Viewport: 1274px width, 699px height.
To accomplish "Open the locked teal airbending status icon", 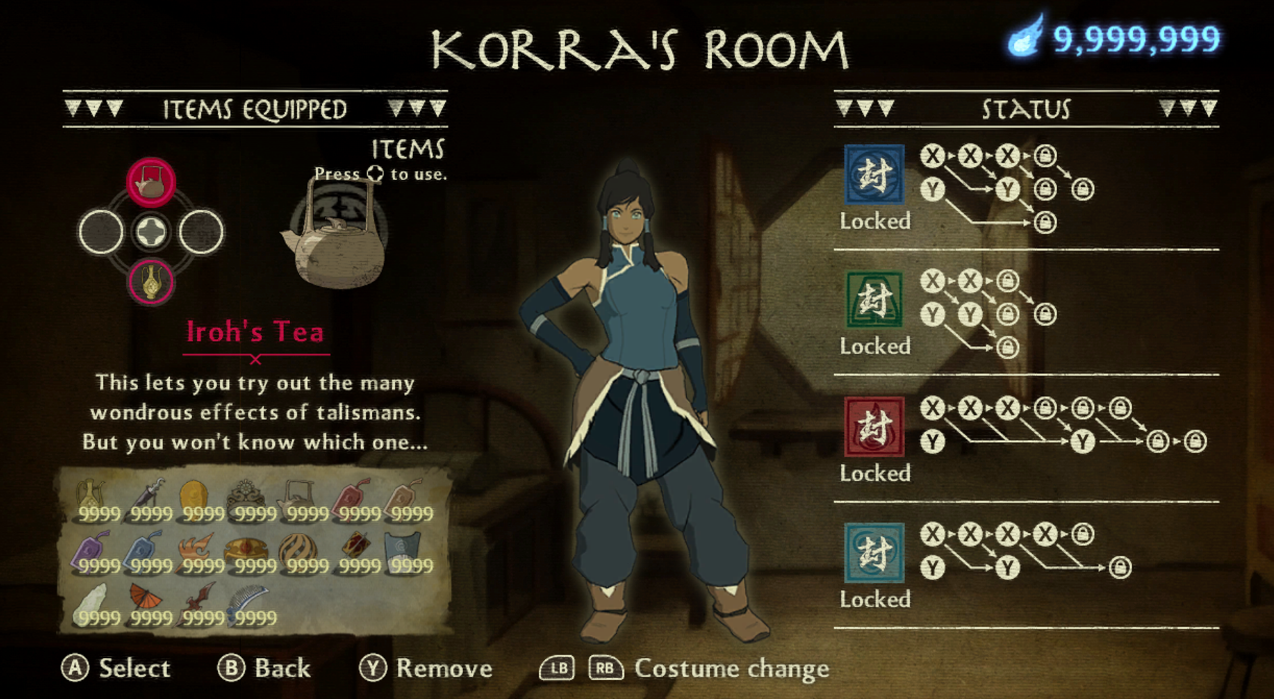I will (874, 553).
